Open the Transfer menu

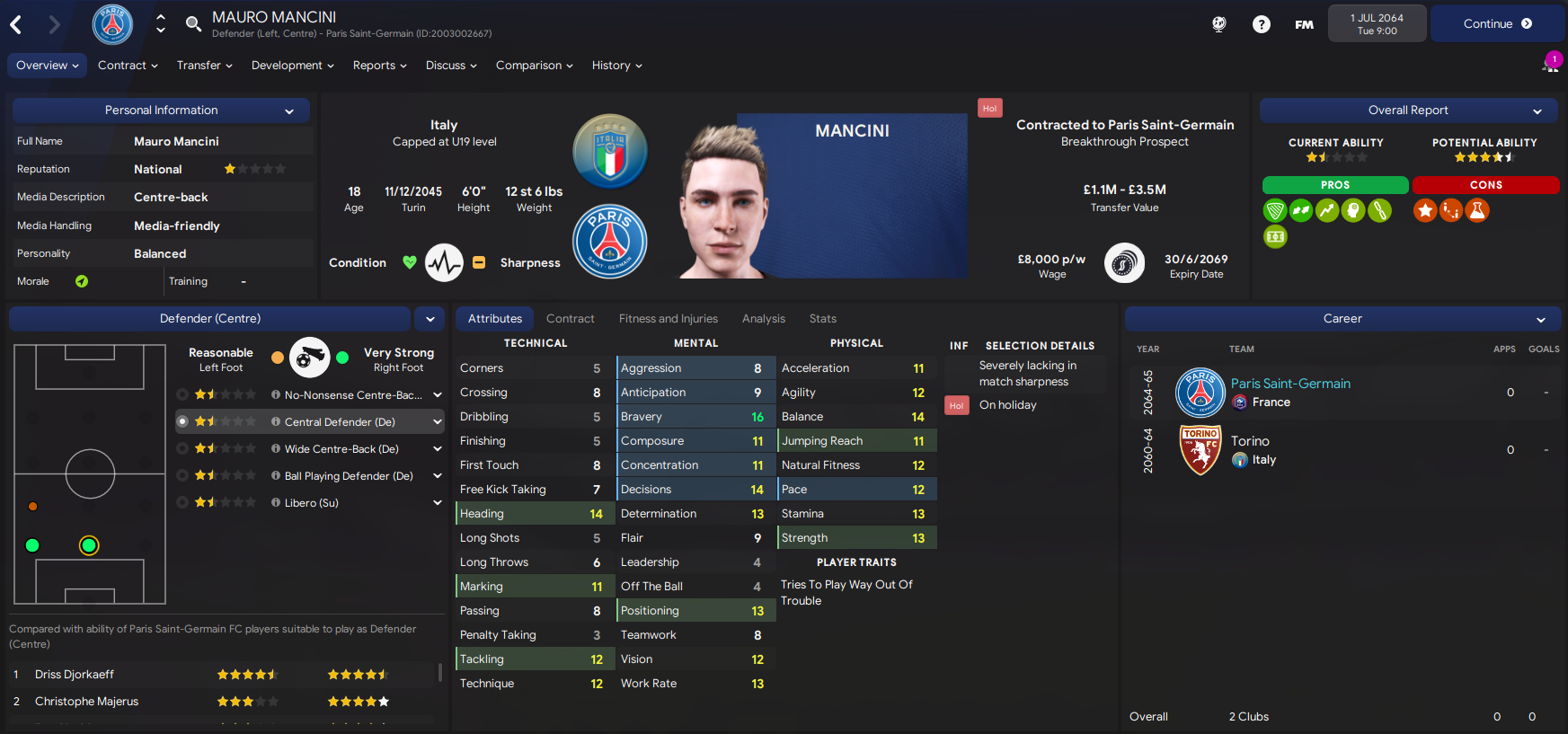click(204, 66)
